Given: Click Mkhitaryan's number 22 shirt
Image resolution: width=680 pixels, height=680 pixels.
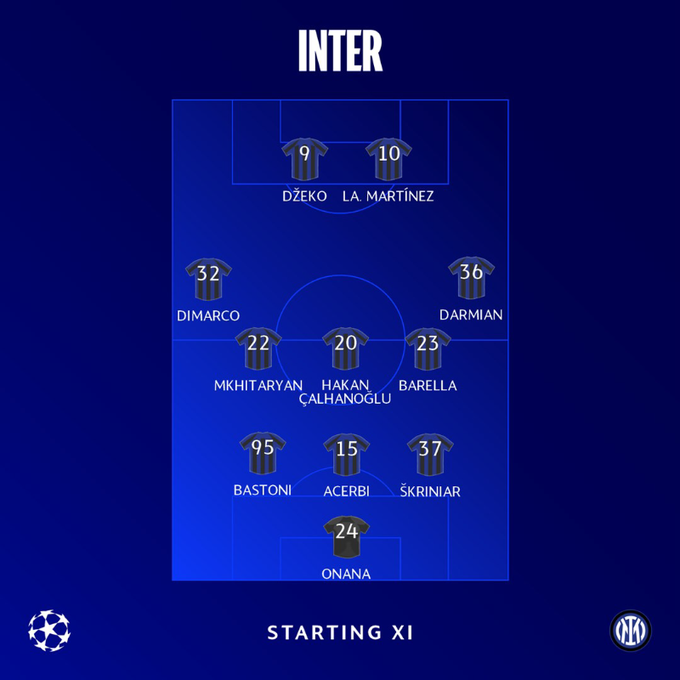Looking at the screenshot, I should point(258,350).
